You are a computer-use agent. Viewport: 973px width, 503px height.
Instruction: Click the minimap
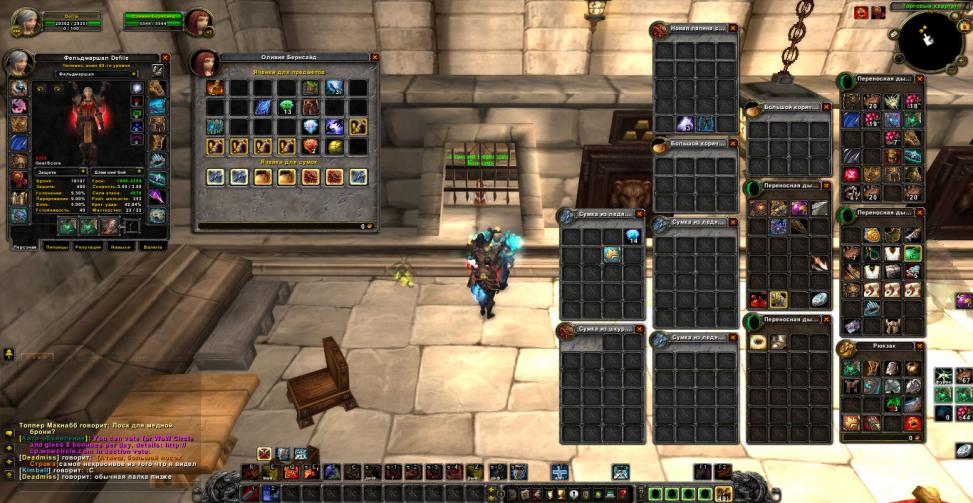[930, 38]
